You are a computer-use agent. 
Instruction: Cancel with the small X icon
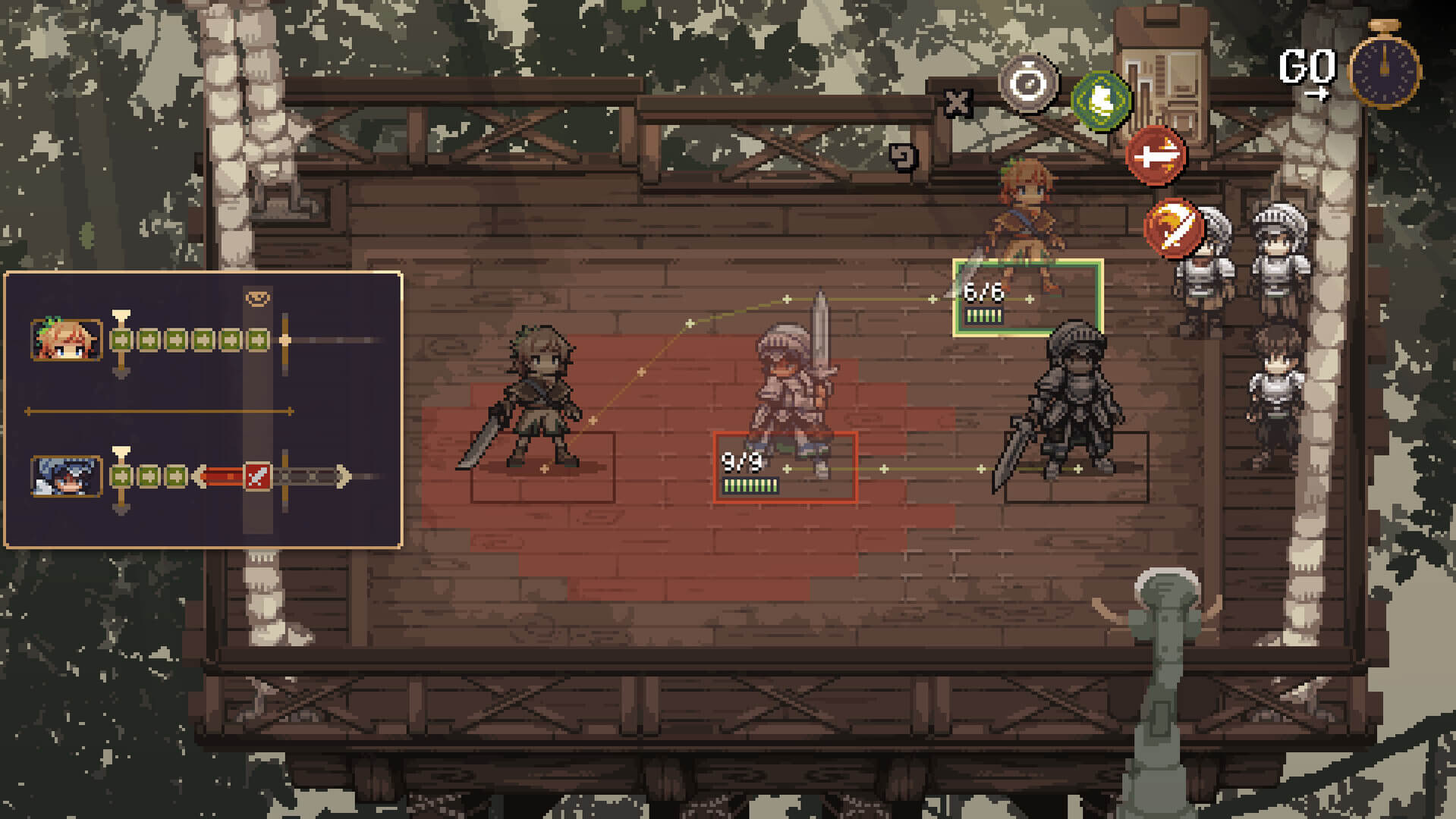coord(958,102)
